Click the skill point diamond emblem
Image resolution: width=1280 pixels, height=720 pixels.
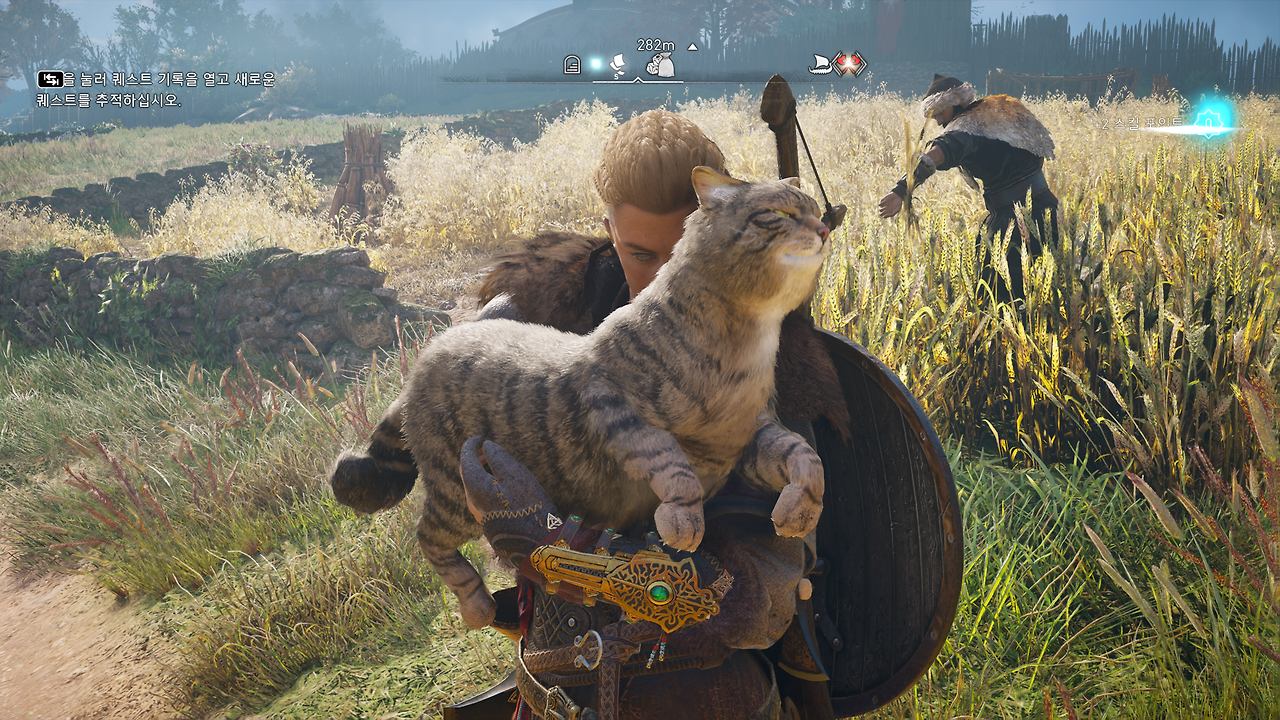pyautogui.click(x=1208, y=122)
